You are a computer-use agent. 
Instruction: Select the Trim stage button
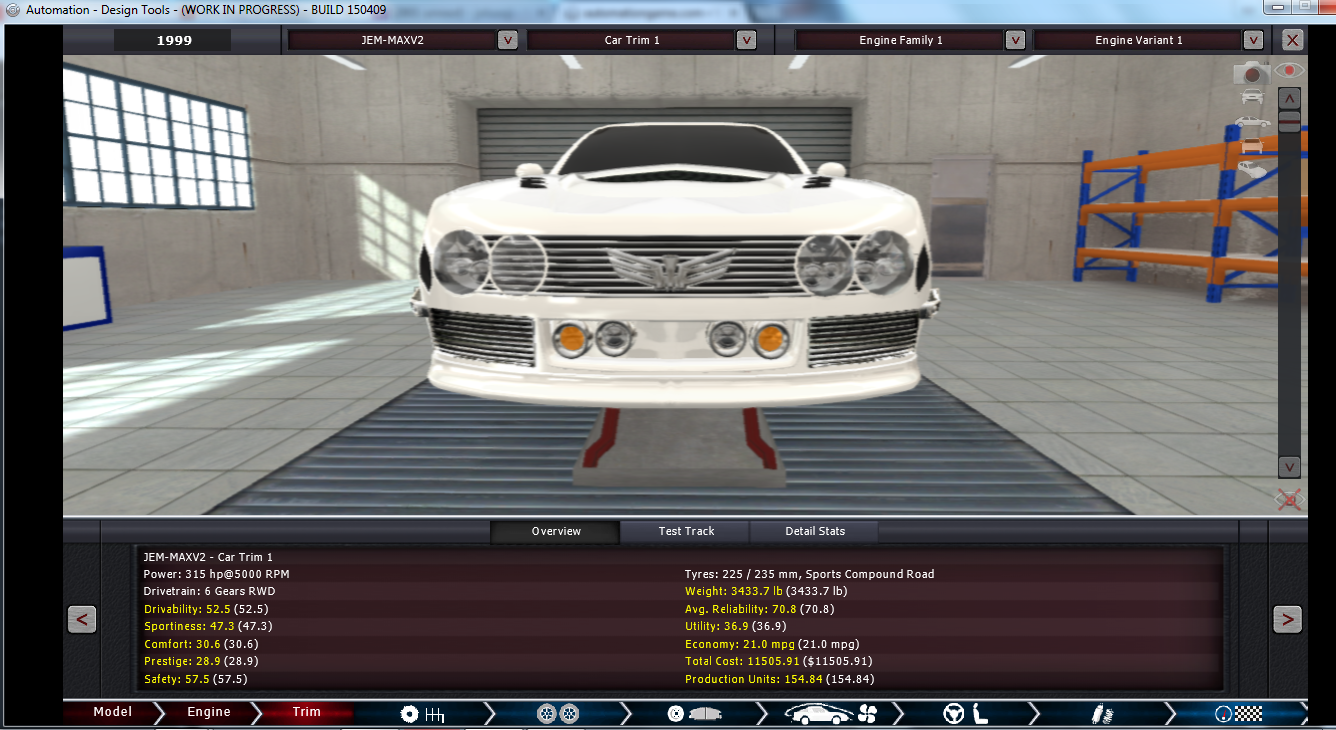306,712
